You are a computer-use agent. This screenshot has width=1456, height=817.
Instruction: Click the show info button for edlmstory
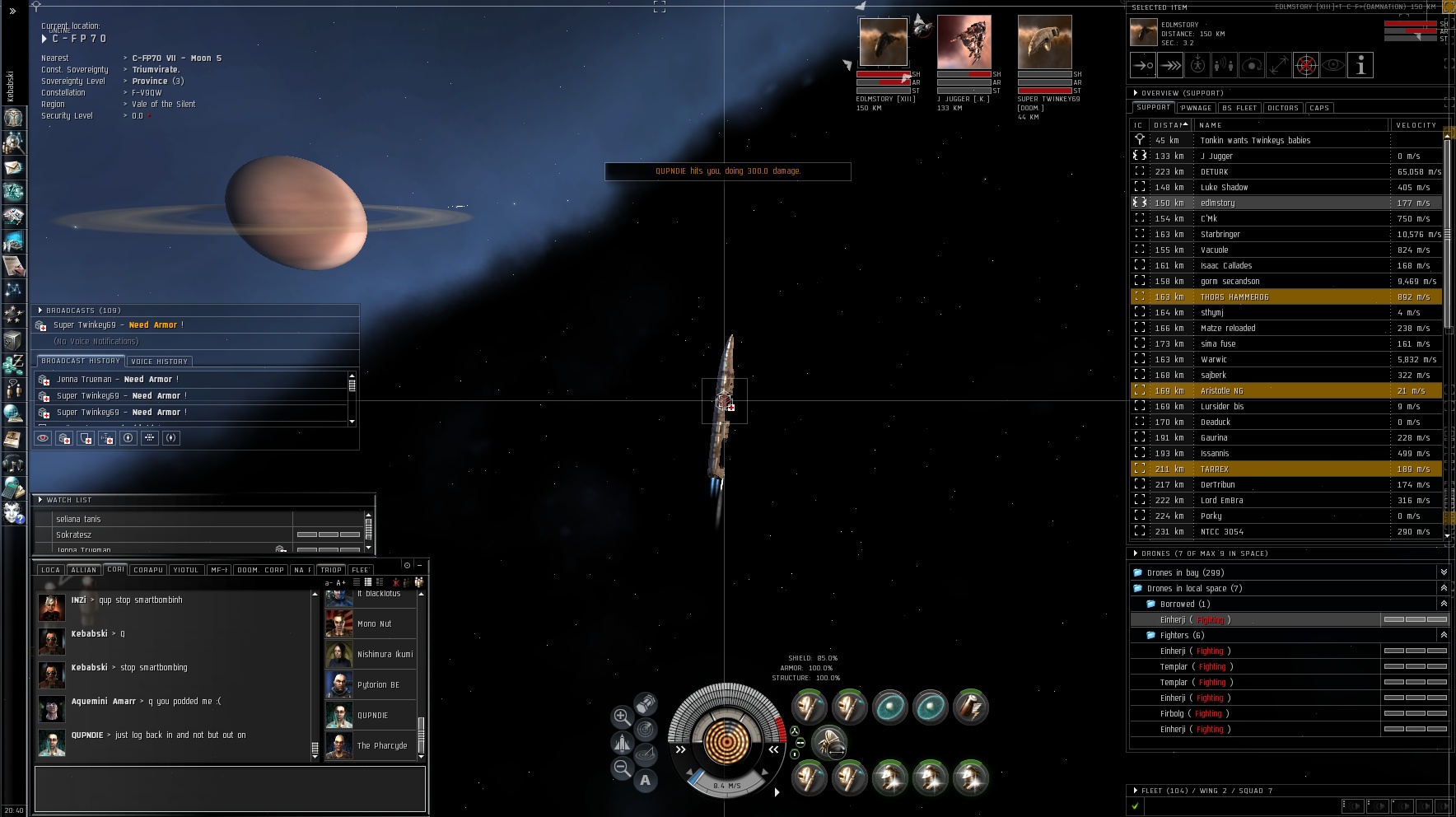1360,66
